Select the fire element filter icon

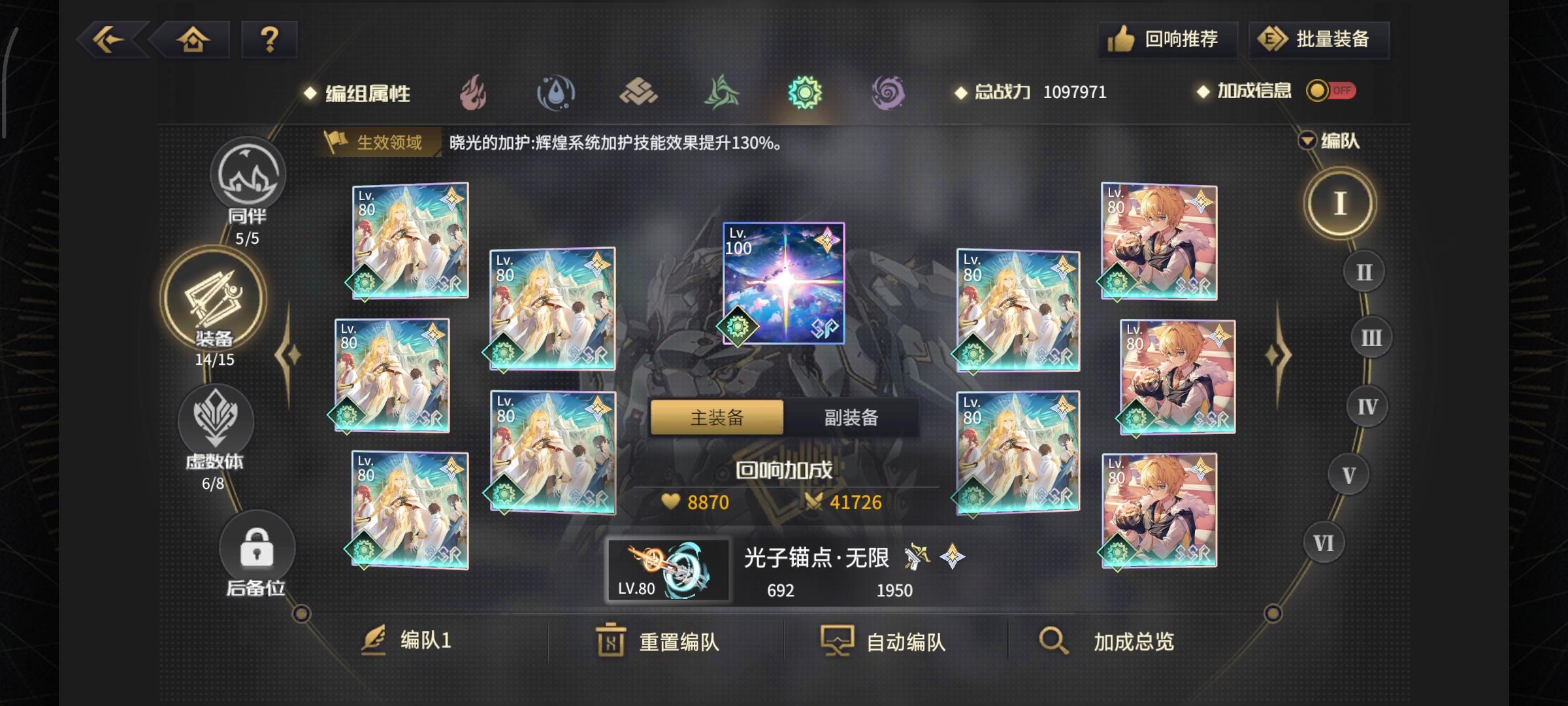tap(472, 93)
